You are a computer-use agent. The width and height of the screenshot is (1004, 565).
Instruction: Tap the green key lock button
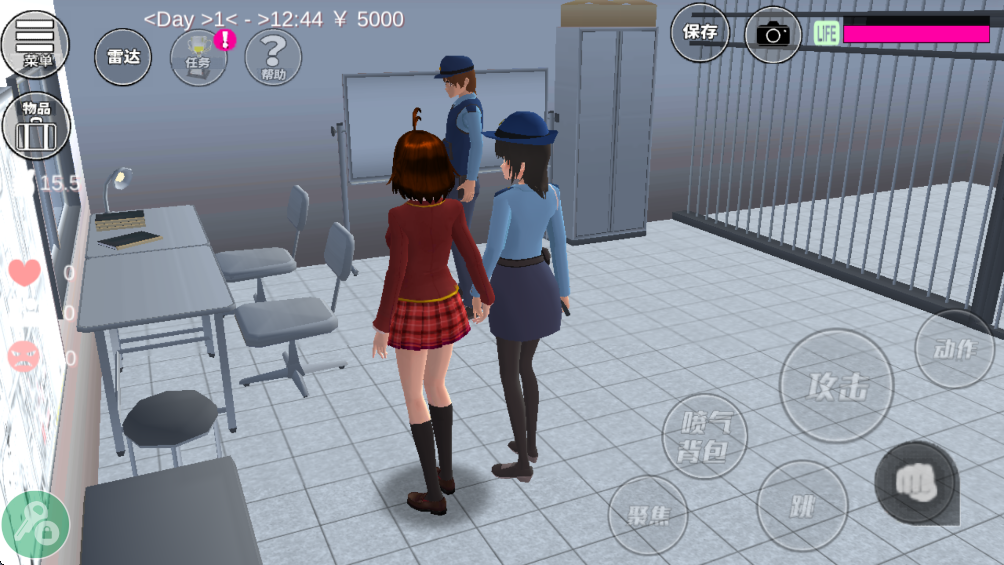point(36,524)
